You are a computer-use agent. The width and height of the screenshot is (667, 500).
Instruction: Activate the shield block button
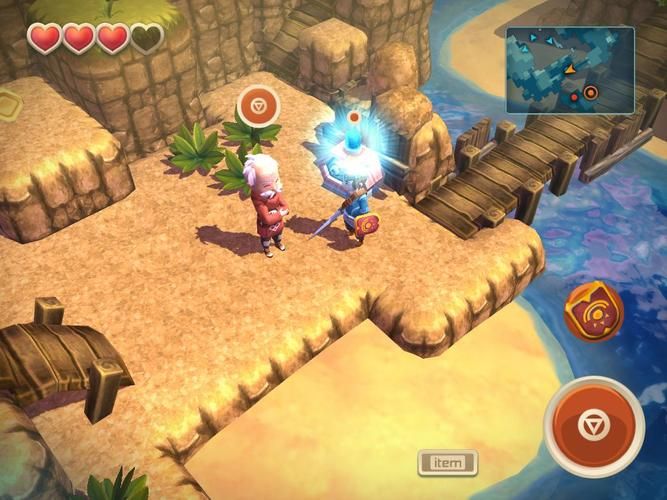click(593, 311)
